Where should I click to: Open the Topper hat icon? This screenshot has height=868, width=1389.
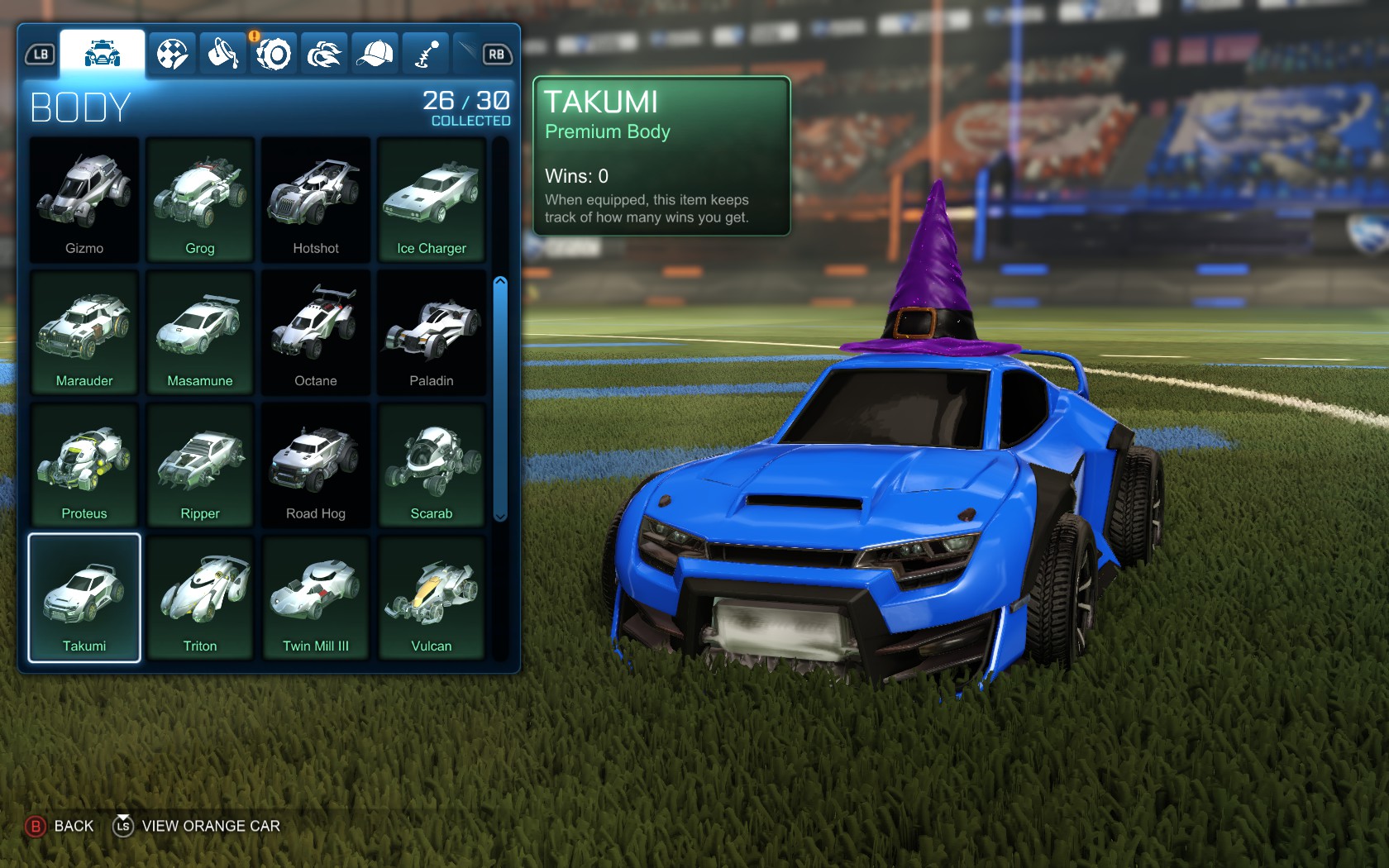pyautogui.click(x=375, y=52)
